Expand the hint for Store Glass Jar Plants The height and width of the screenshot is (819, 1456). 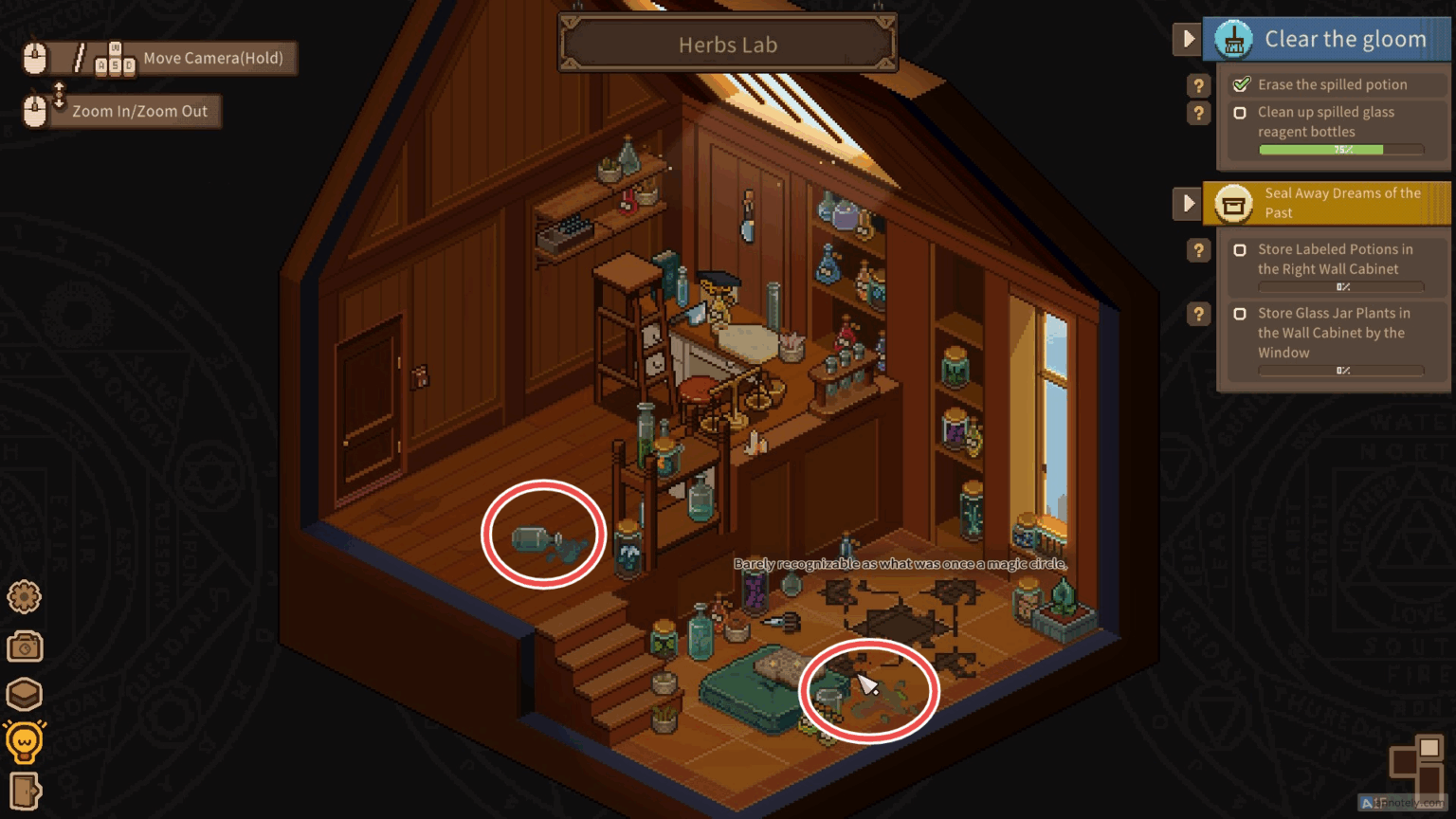pyautogui.click(x=1198, y=314)
